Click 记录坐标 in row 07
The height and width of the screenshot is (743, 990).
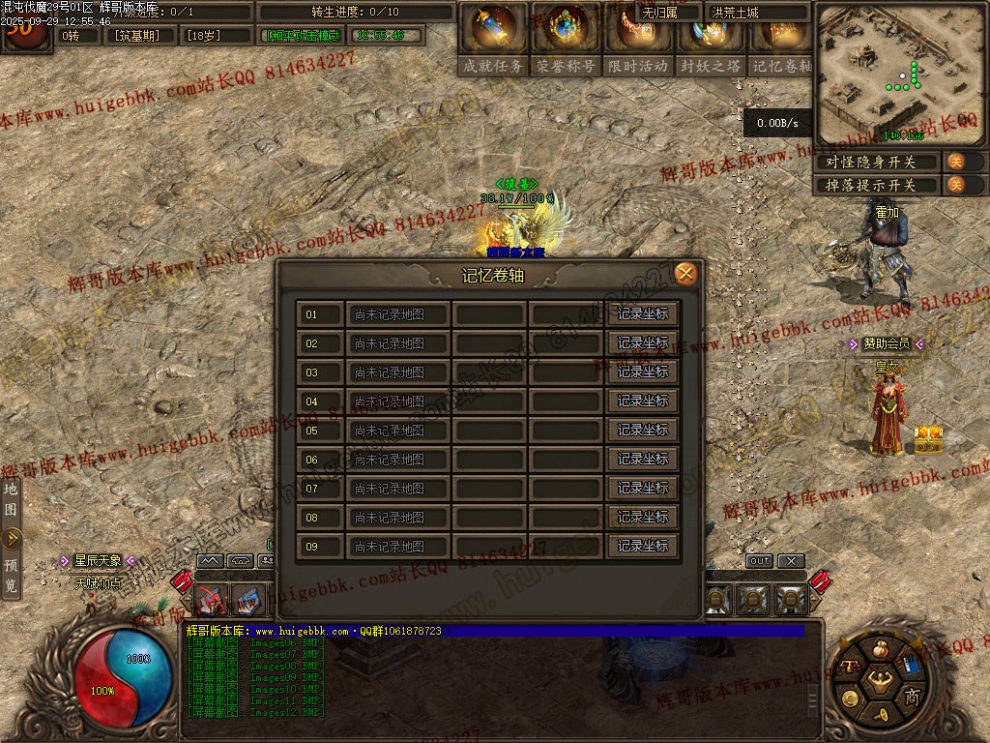(x=642, y=488)
